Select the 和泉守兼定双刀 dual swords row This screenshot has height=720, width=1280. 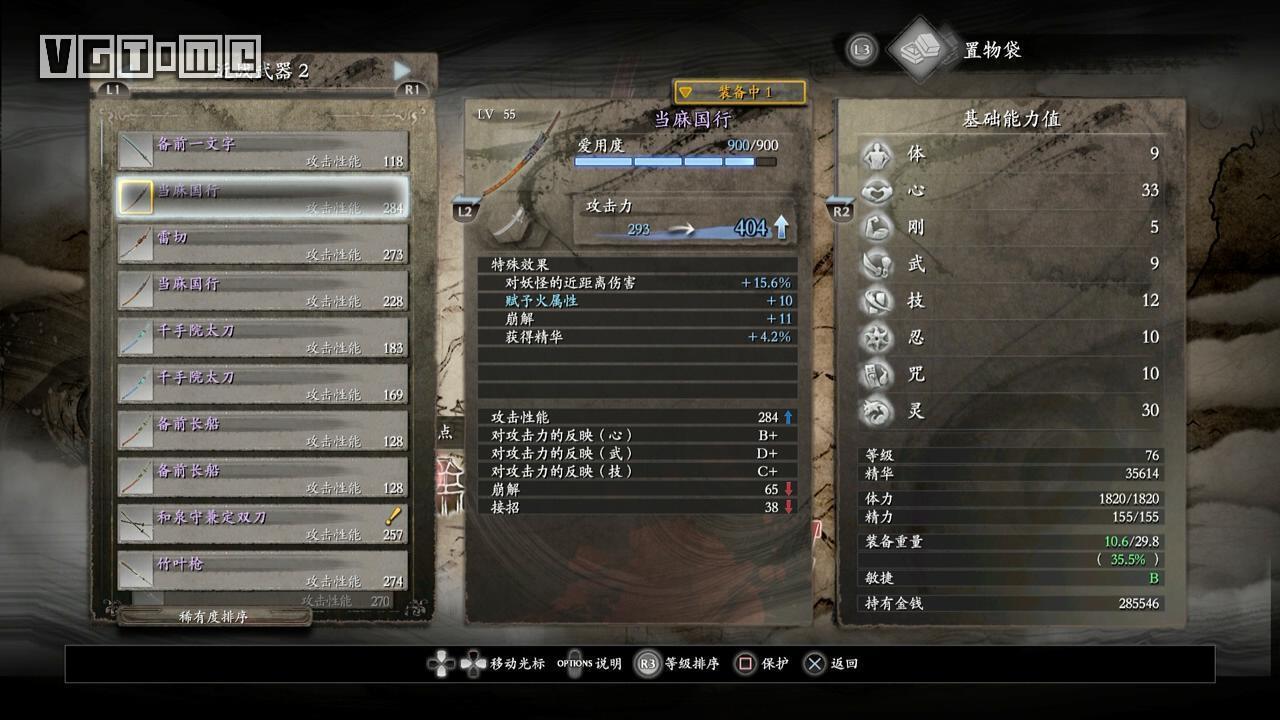263,525
